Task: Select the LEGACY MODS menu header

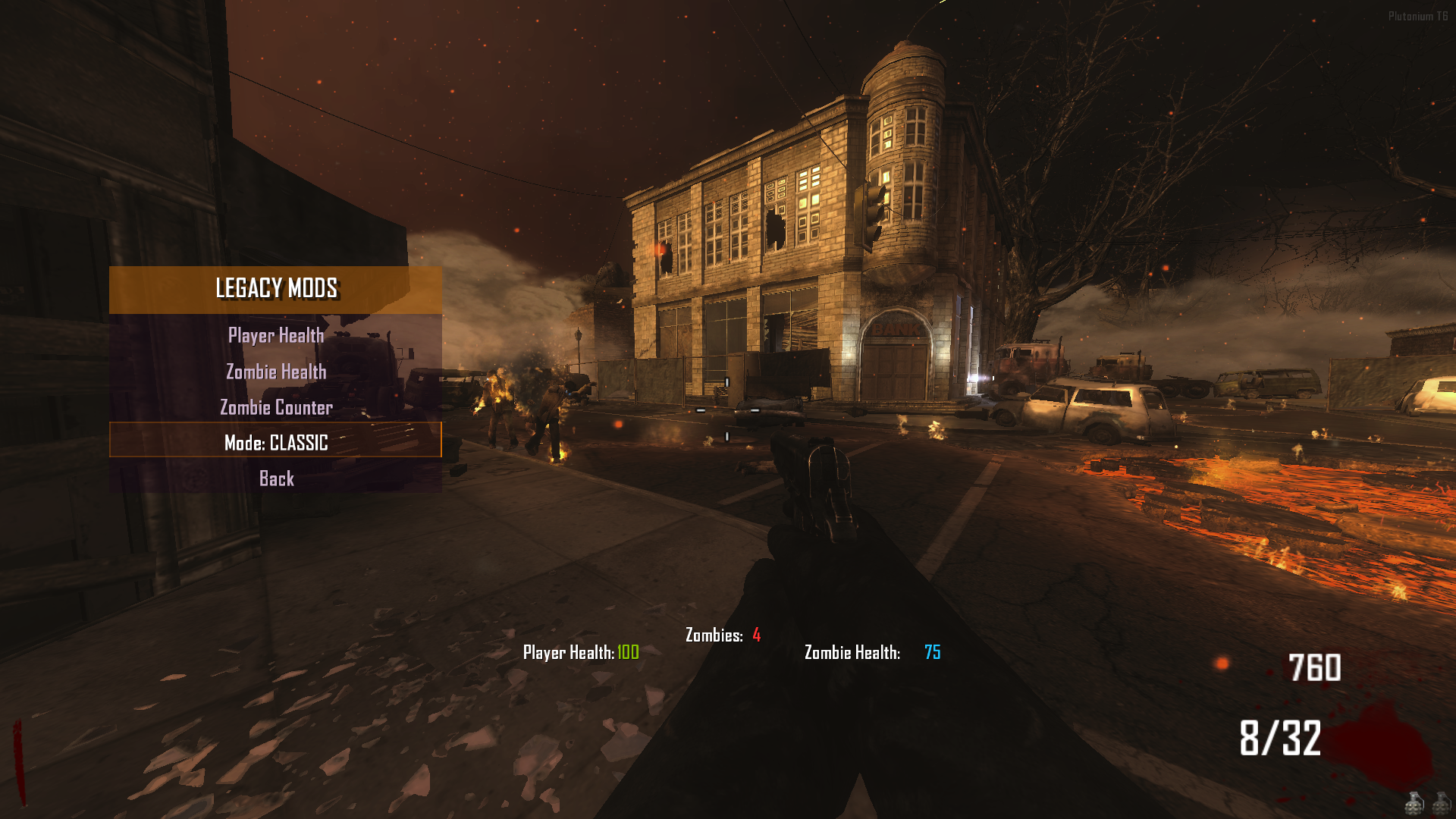Action: click(x=277, y=289)
